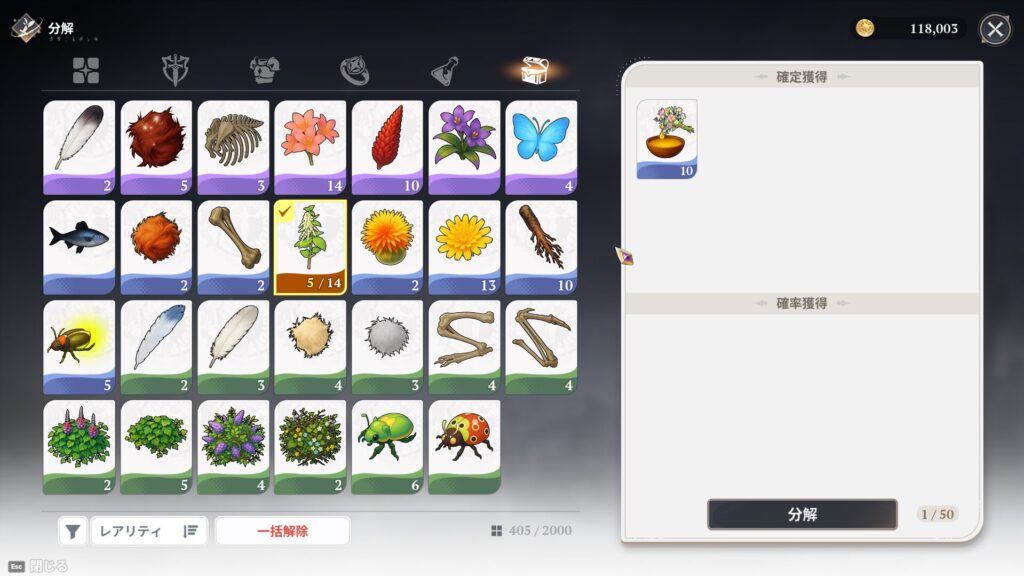Switch to the ring accessories tab
1024x576 pixels.
355,70
